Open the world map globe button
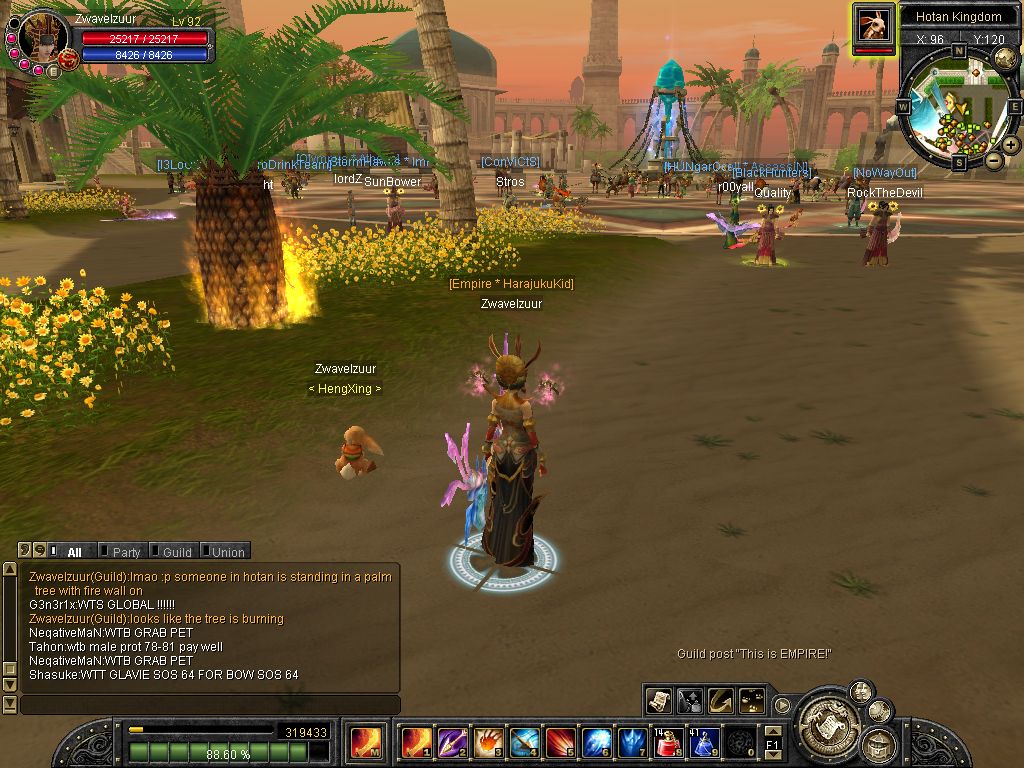Viewport: 1024px width, 768px height. pos(1005,58)
